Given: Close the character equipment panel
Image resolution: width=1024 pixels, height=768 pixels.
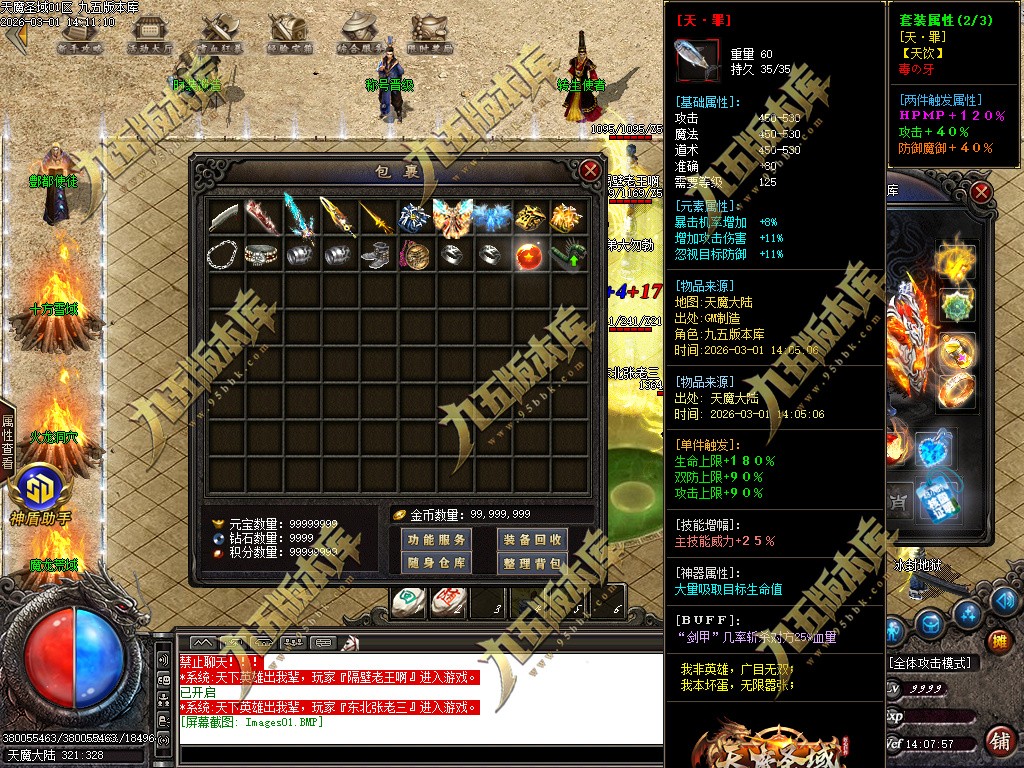Looking at the screenshot, I should click(x=981, y=192).
